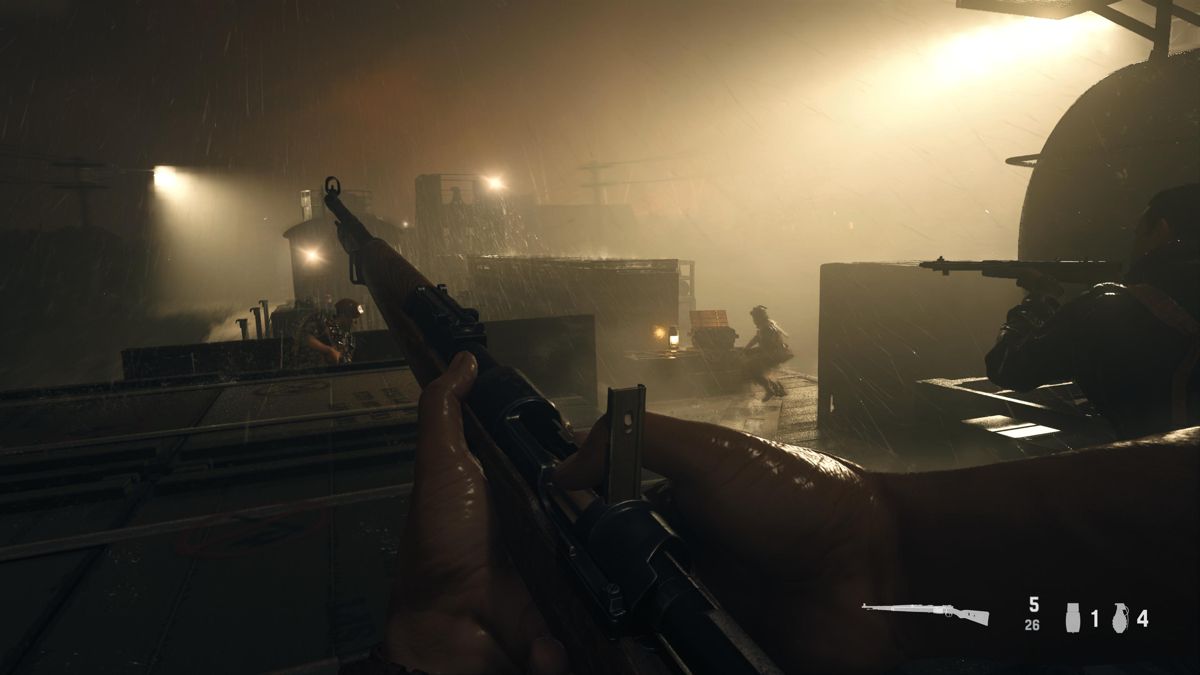Select the bolt-action rifle weapon icon
Image resolution: width=1200 pixels, height=675 pixels.
[x=925, y=614]
